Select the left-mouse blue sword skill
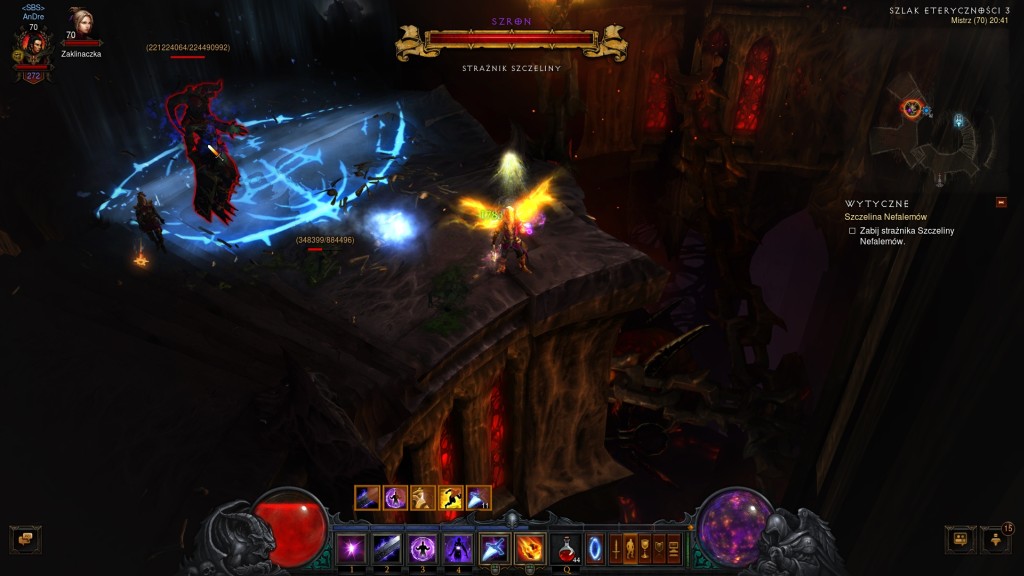This screenshot has width=1024, height=576. pyautogui.click(x=494, y=548)
